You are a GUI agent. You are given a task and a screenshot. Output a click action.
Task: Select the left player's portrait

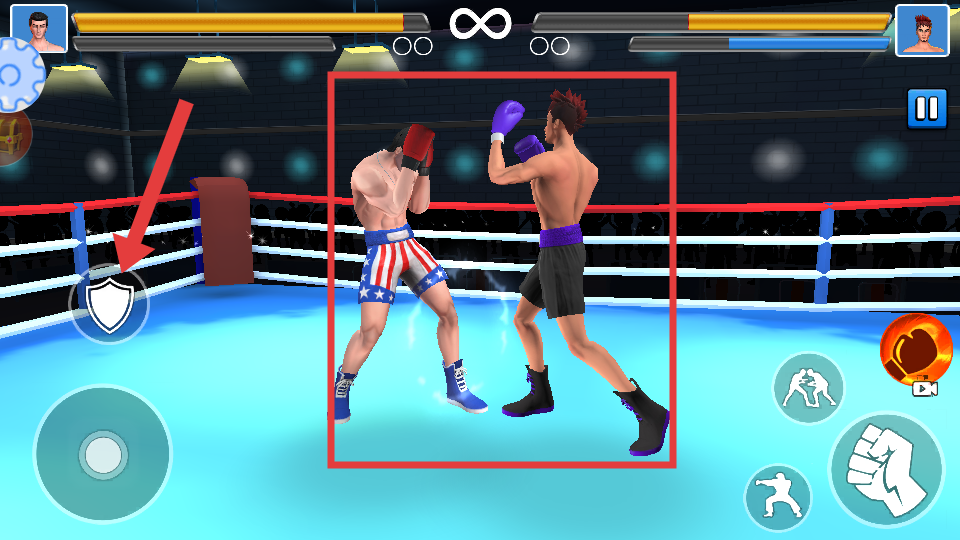pyautogui.click(x=39, y=29)
